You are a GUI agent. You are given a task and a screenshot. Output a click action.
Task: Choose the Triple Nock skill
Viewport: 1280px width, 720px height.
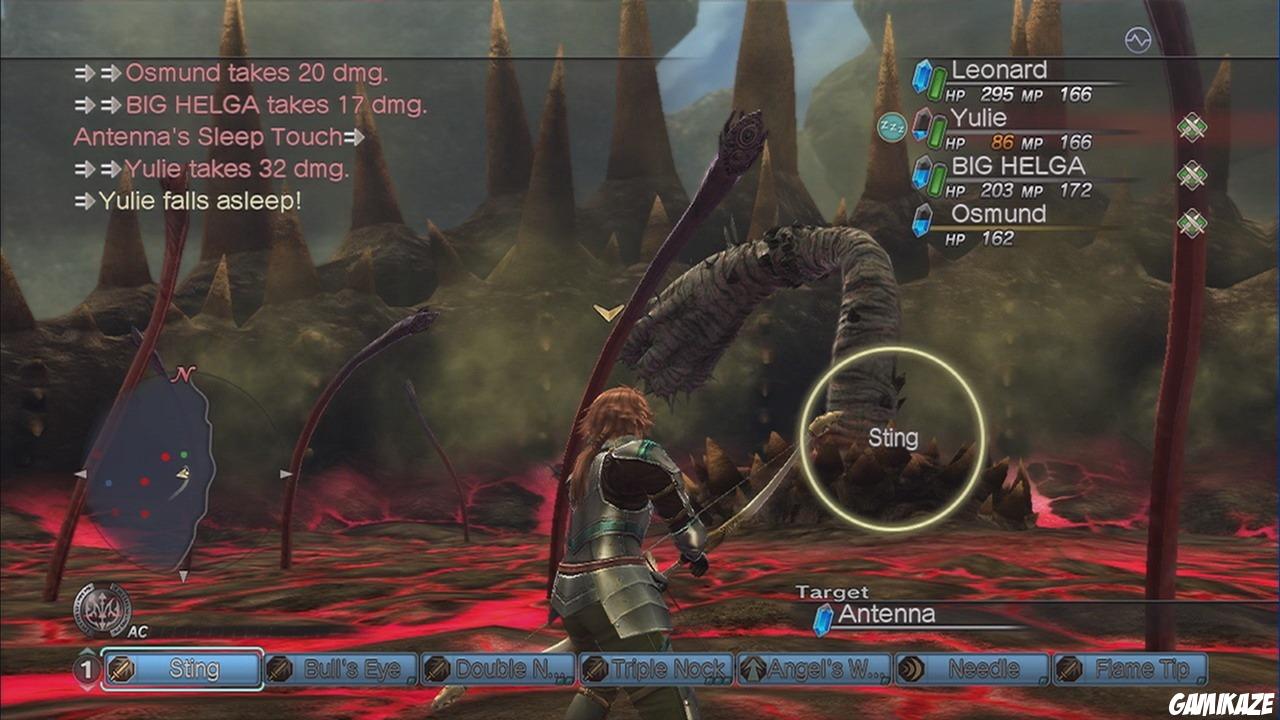tap(656, 669)
